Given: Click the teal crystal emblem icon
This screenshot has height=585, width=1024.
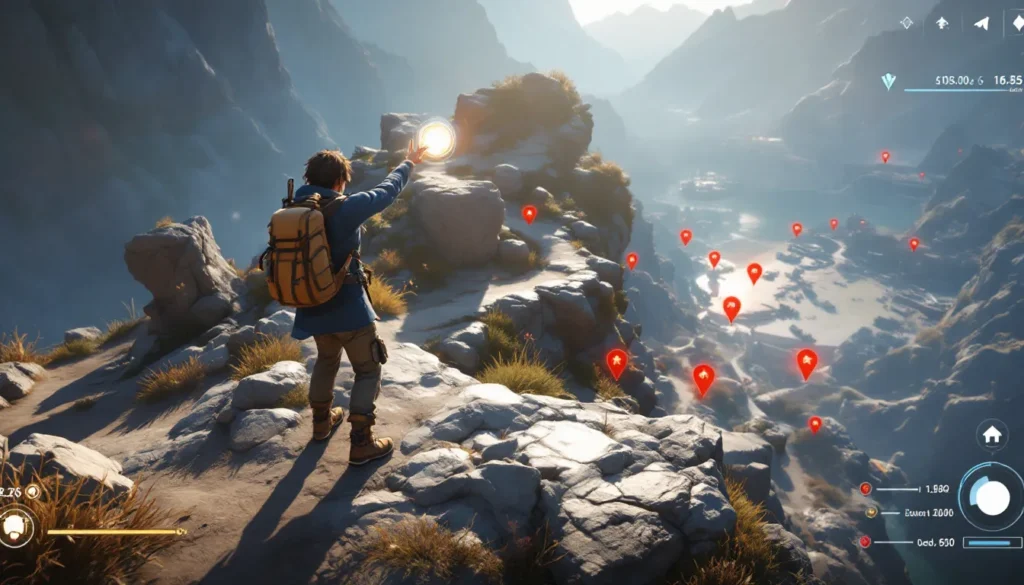Looking at the screenshot, I should (x=889, y=82).
